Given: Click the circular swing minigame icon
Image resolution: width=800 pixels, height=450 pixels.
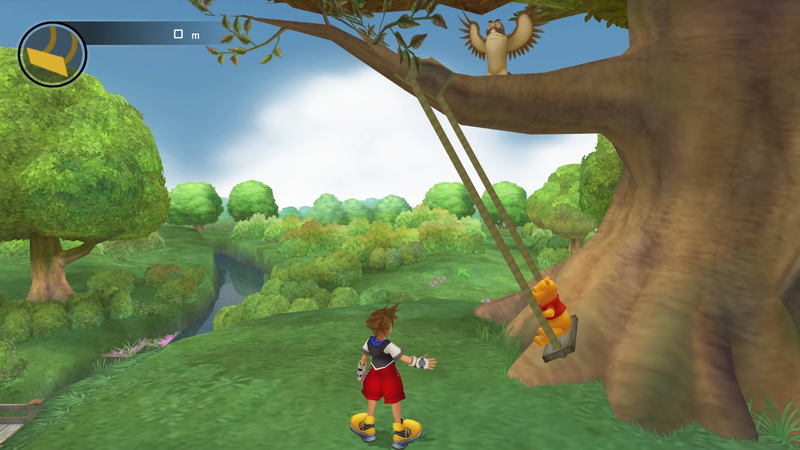Looking at the screenshot, I should click(52, 54).
